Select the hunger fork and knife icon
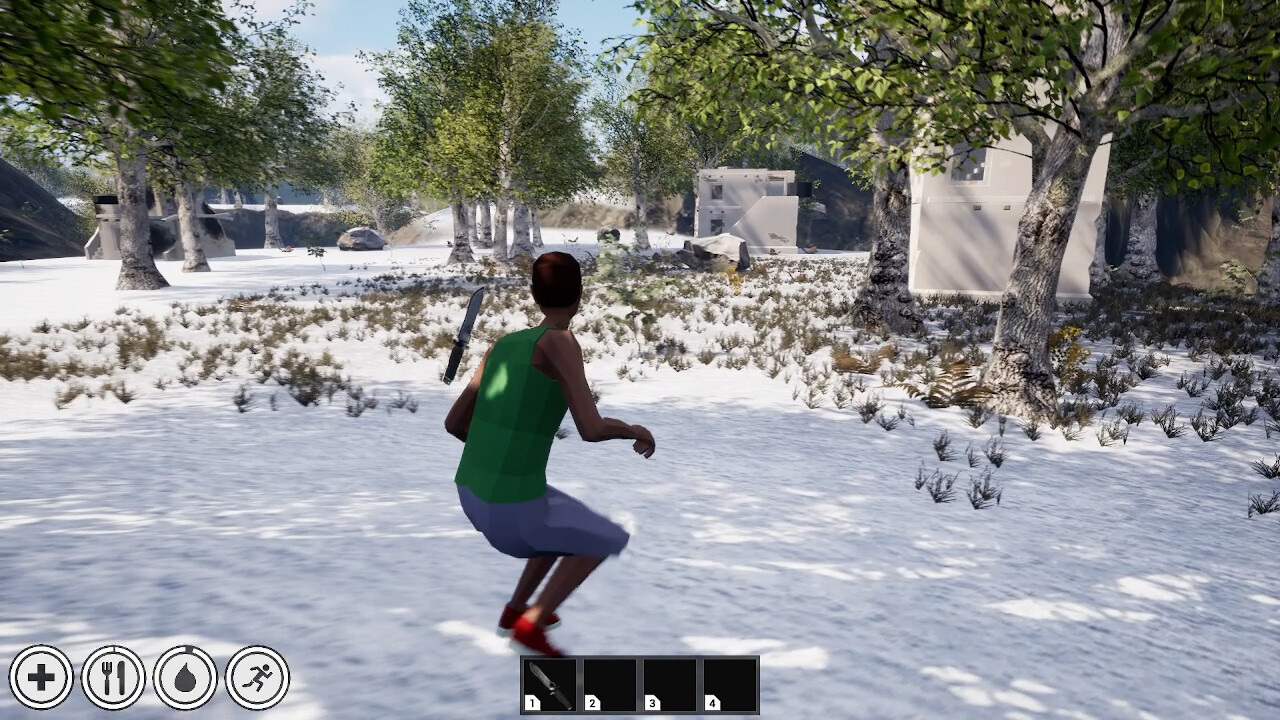The height and width of the screenshot is (720, 1280). coord(114,677)
